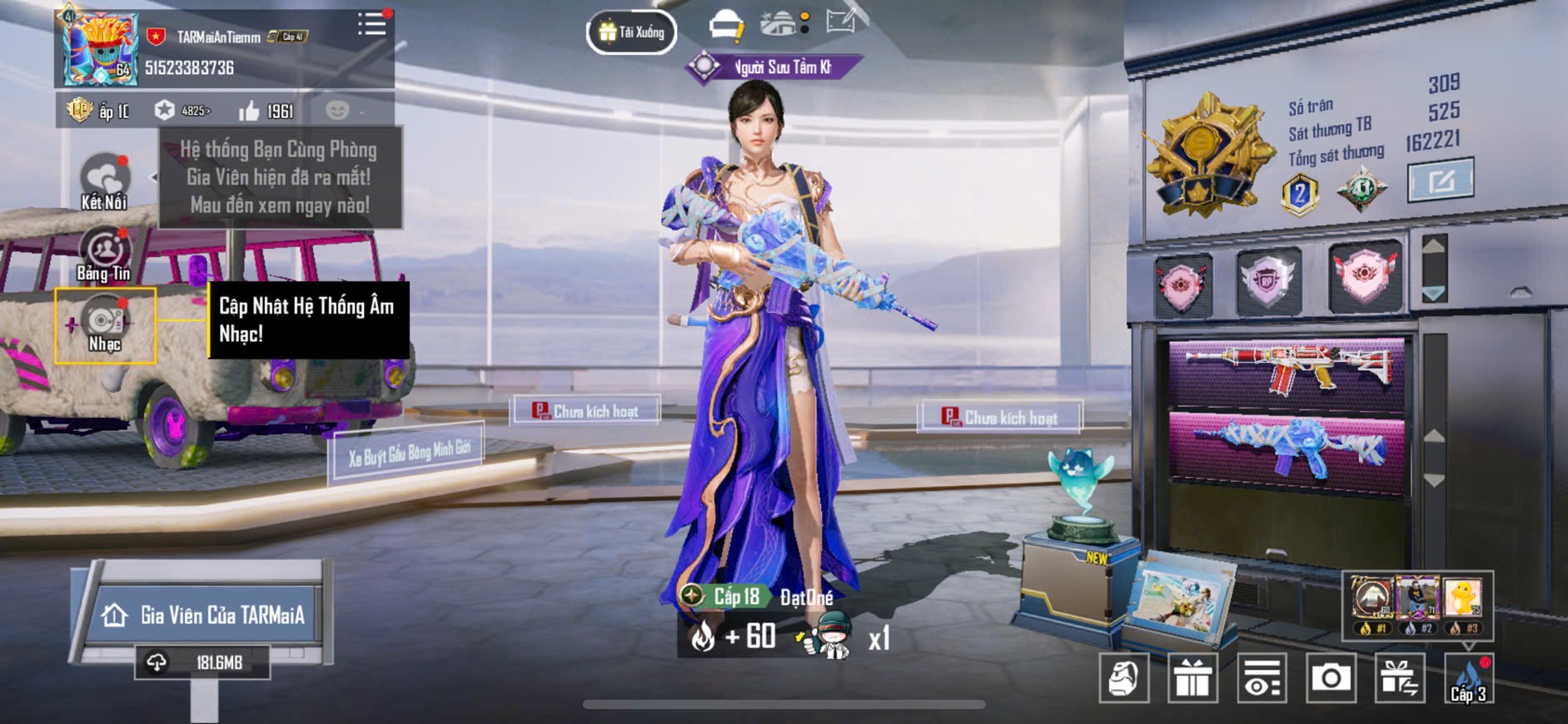This screenshot has width=1568, height=724.
Task: Click the 181.6MB cloud download button
Action: tap(202, 662)
